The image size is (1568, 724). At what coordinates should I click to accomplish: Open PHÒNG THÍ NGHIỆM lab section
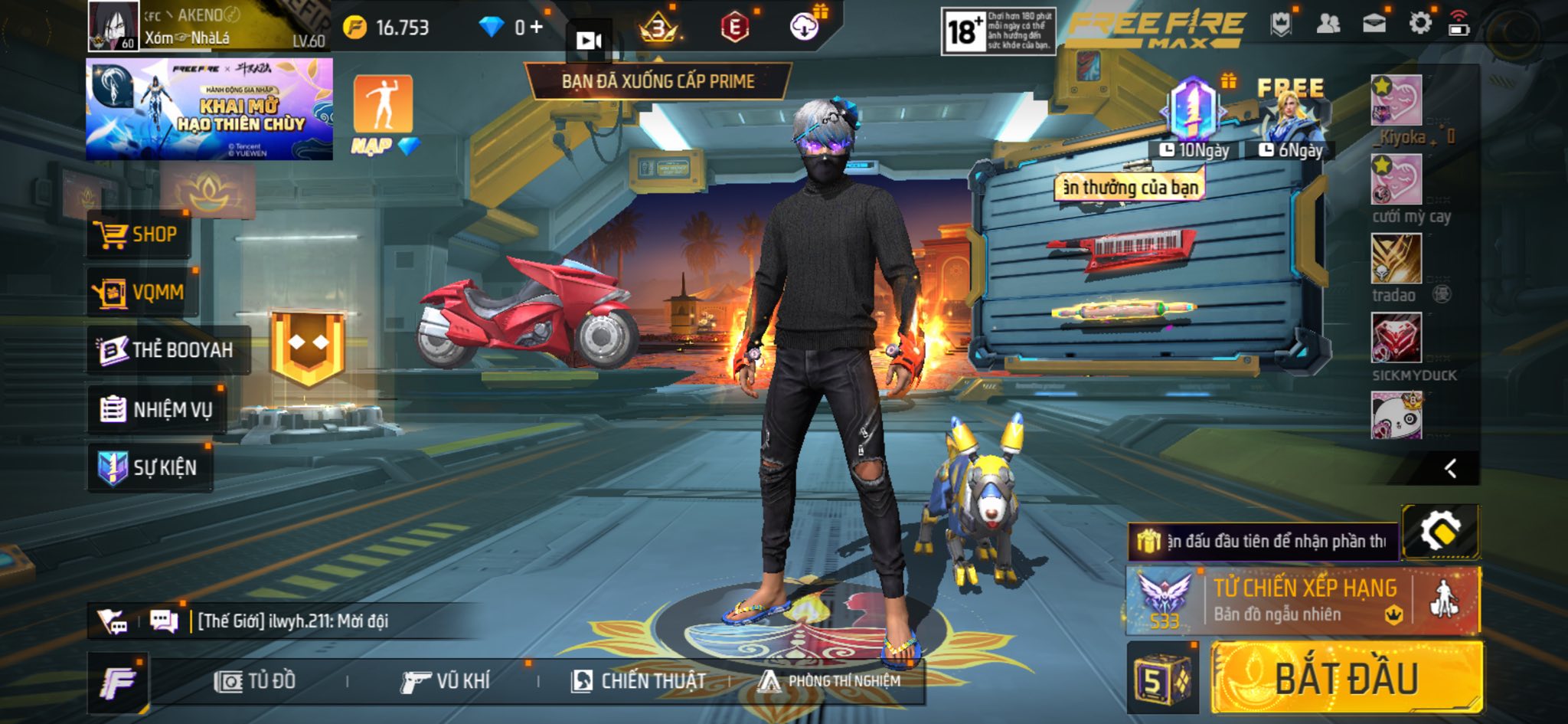point(829,680)
